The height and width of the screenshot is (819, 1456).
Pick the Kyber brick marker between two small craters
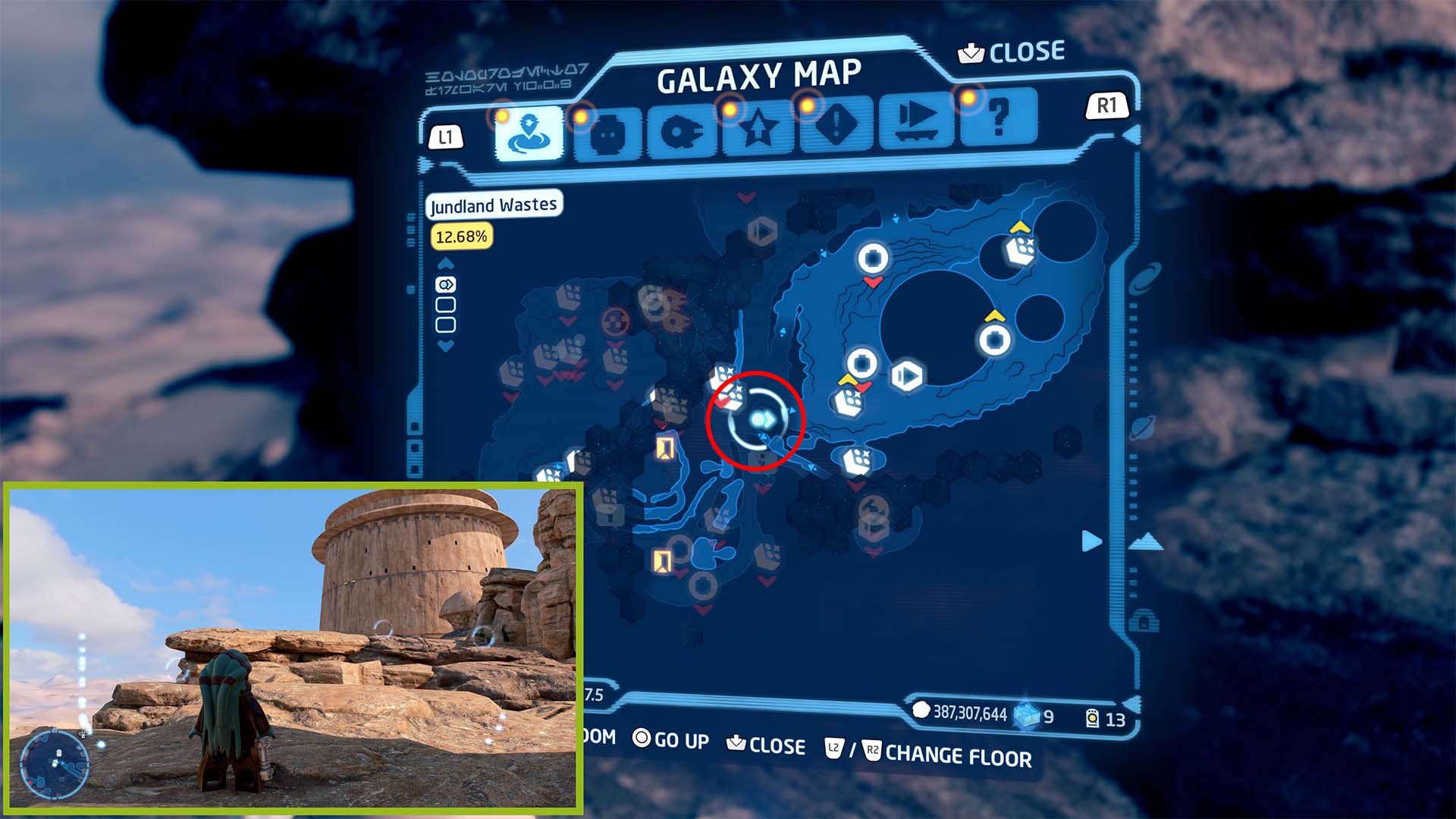(x=1020, y=249)
